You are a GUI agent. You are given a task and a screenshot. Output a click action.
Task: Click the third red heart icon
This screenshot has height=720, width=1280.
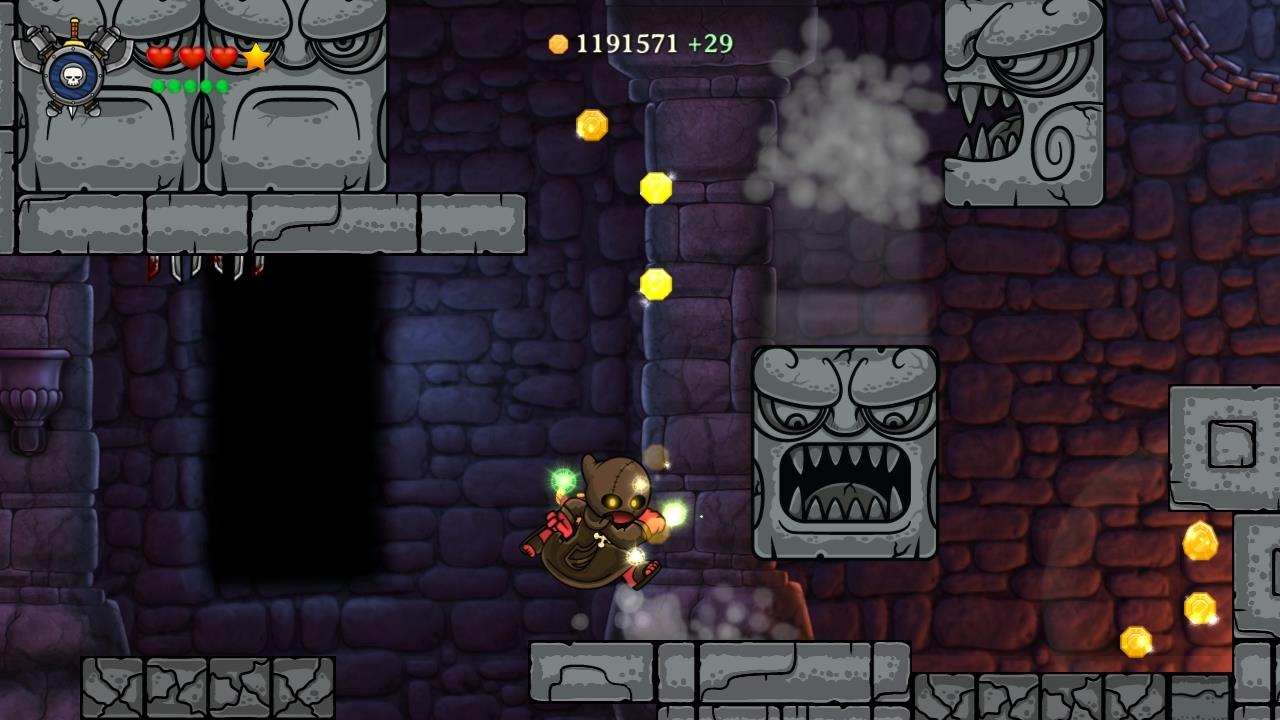[223, 57]
